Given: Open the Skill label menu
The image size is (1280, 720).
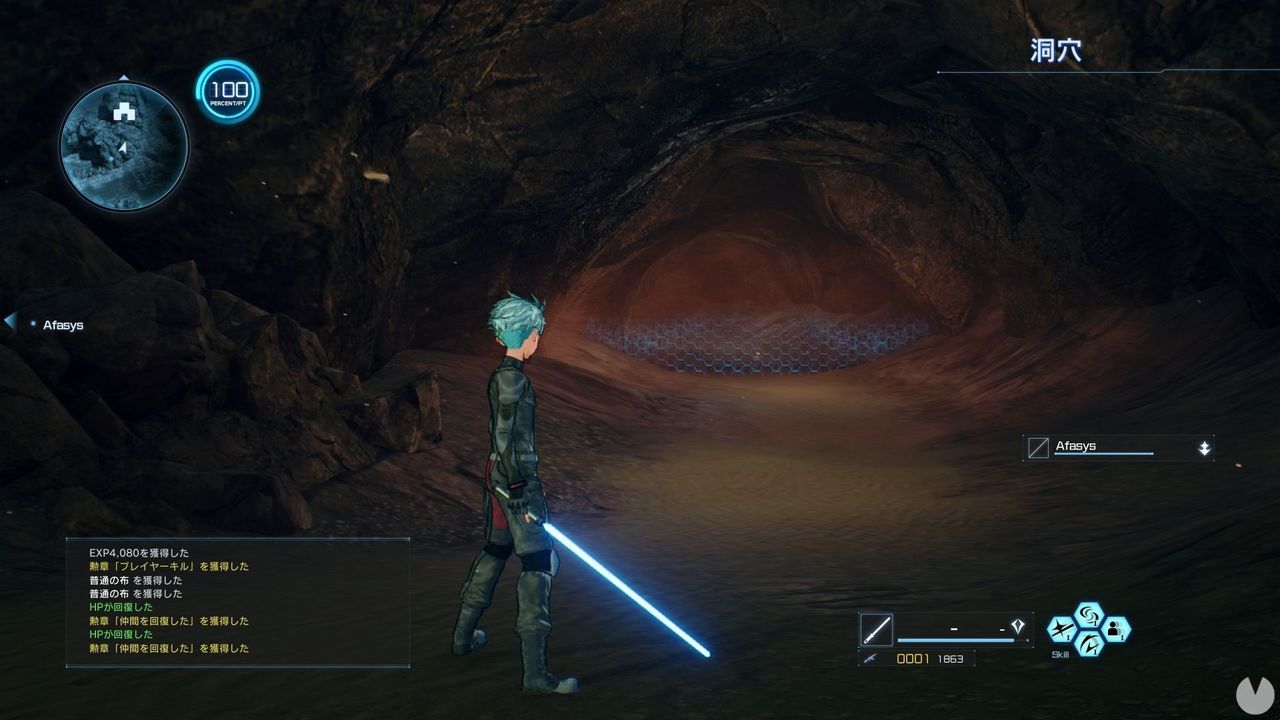Looking at the screenshot, I should pos(1059,653).
